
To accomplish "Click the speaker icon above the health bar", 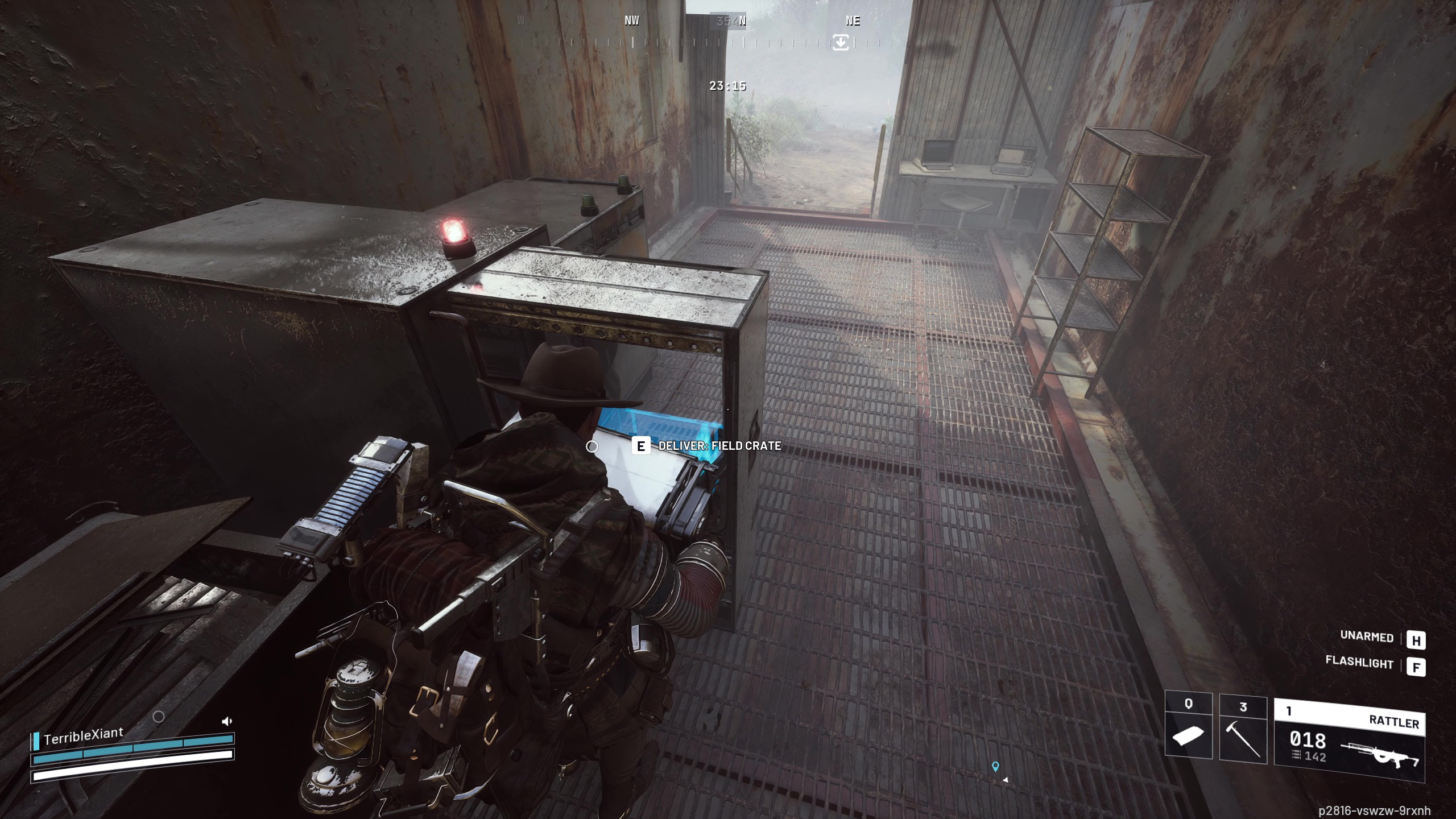I will click(x=226, y=722).
